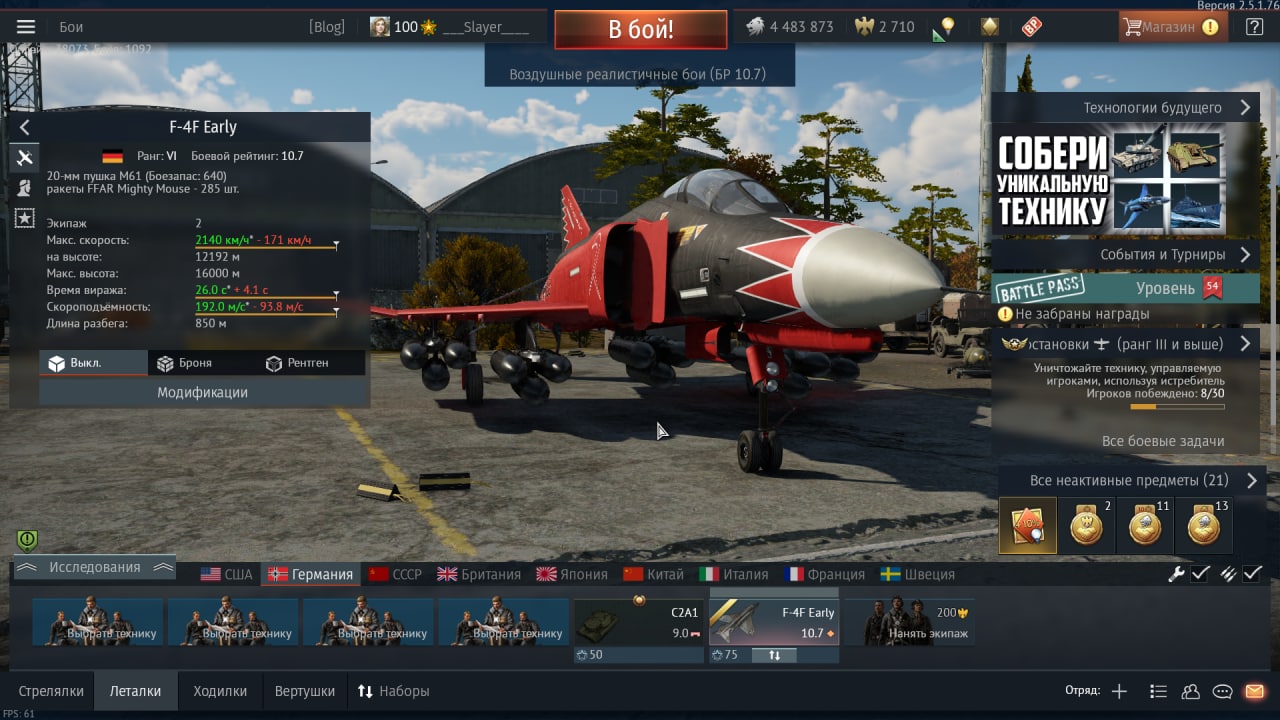Image resolution: width=1280 pixels, height=720 pixels.
Task: Open the Наборы presets list
Action: [394, 691]
